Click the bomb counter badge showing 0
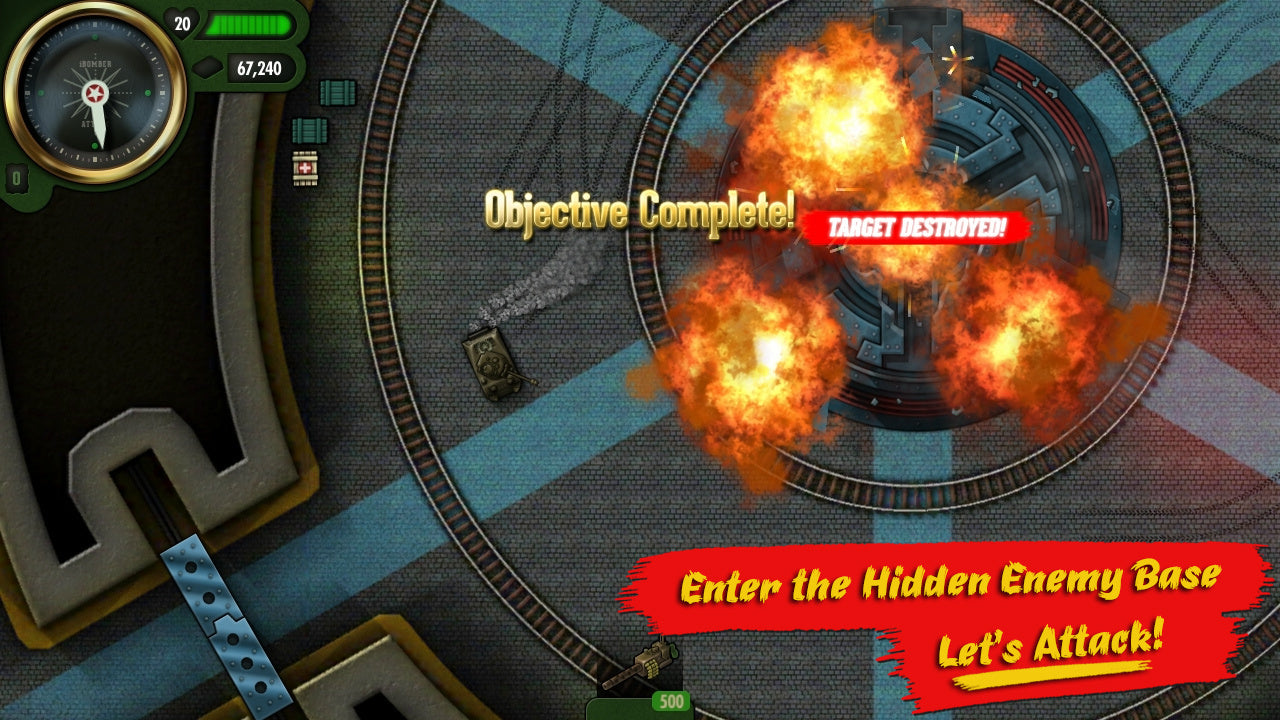Screen dimensions: 1280x720 (x=15, y=177)
